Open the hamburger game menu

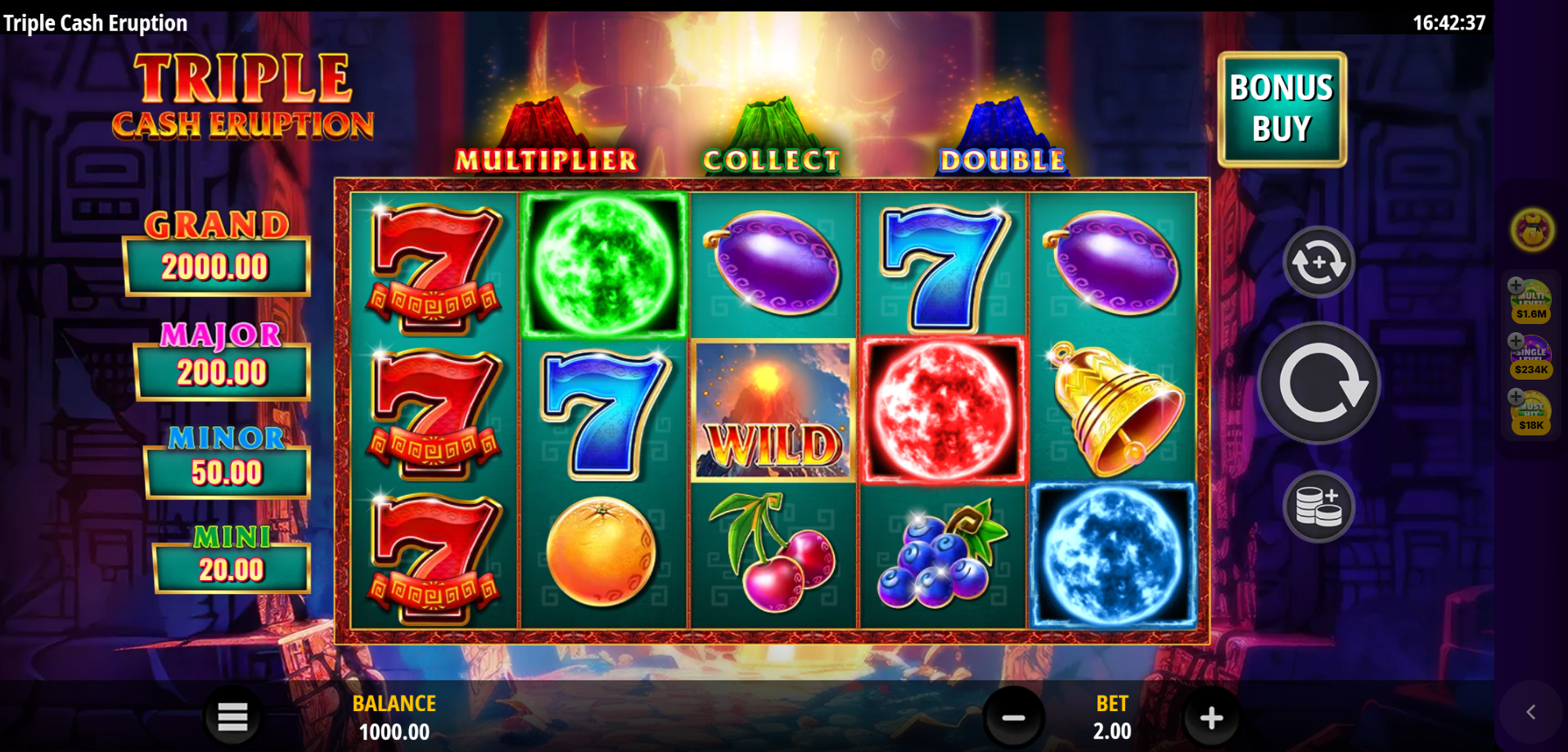(x=232, y=717)
